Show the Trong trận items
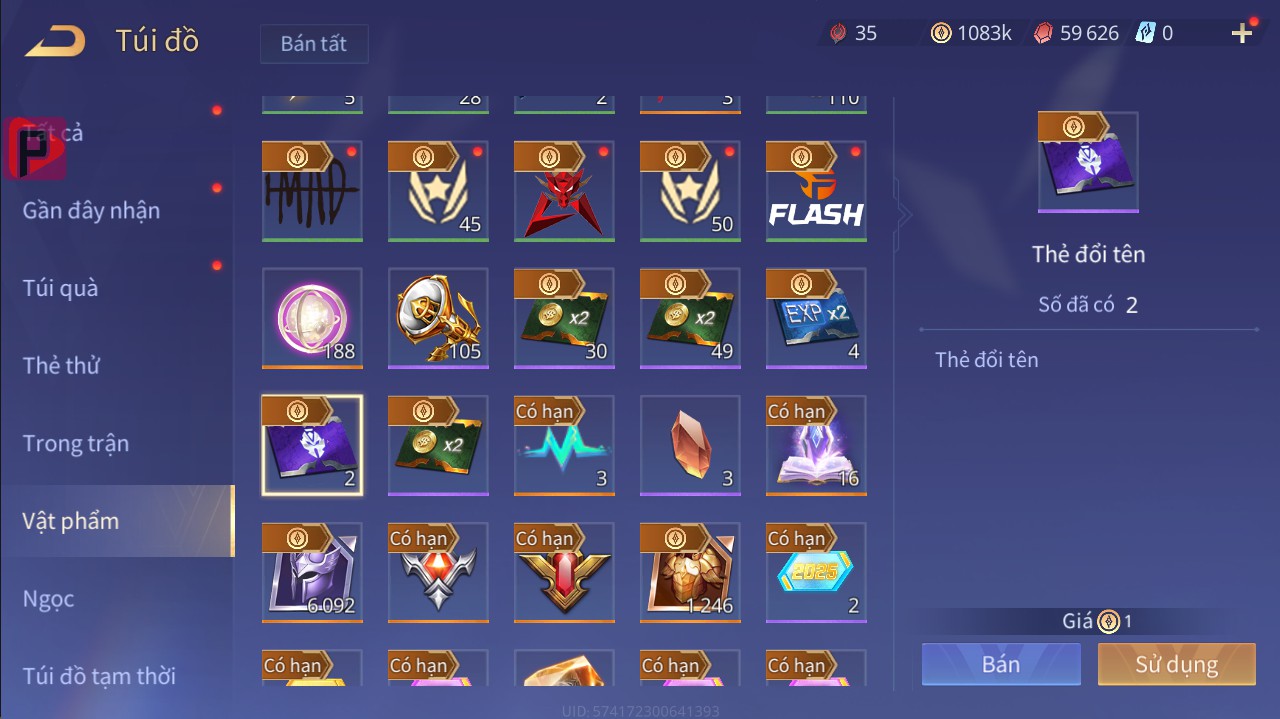 click(76, 443)
